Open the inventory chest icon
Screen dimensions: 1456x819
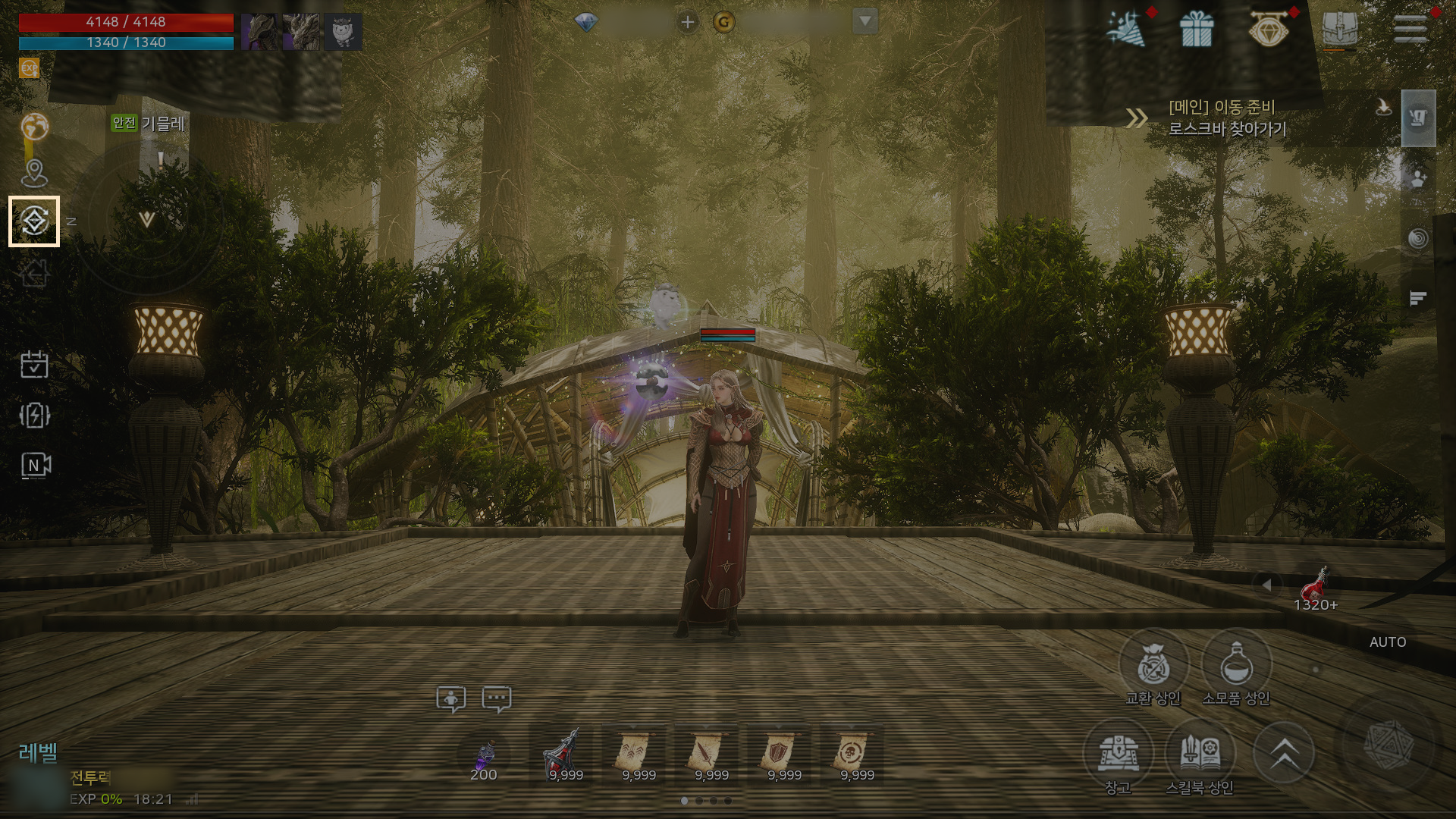(x=1340, y=29)
